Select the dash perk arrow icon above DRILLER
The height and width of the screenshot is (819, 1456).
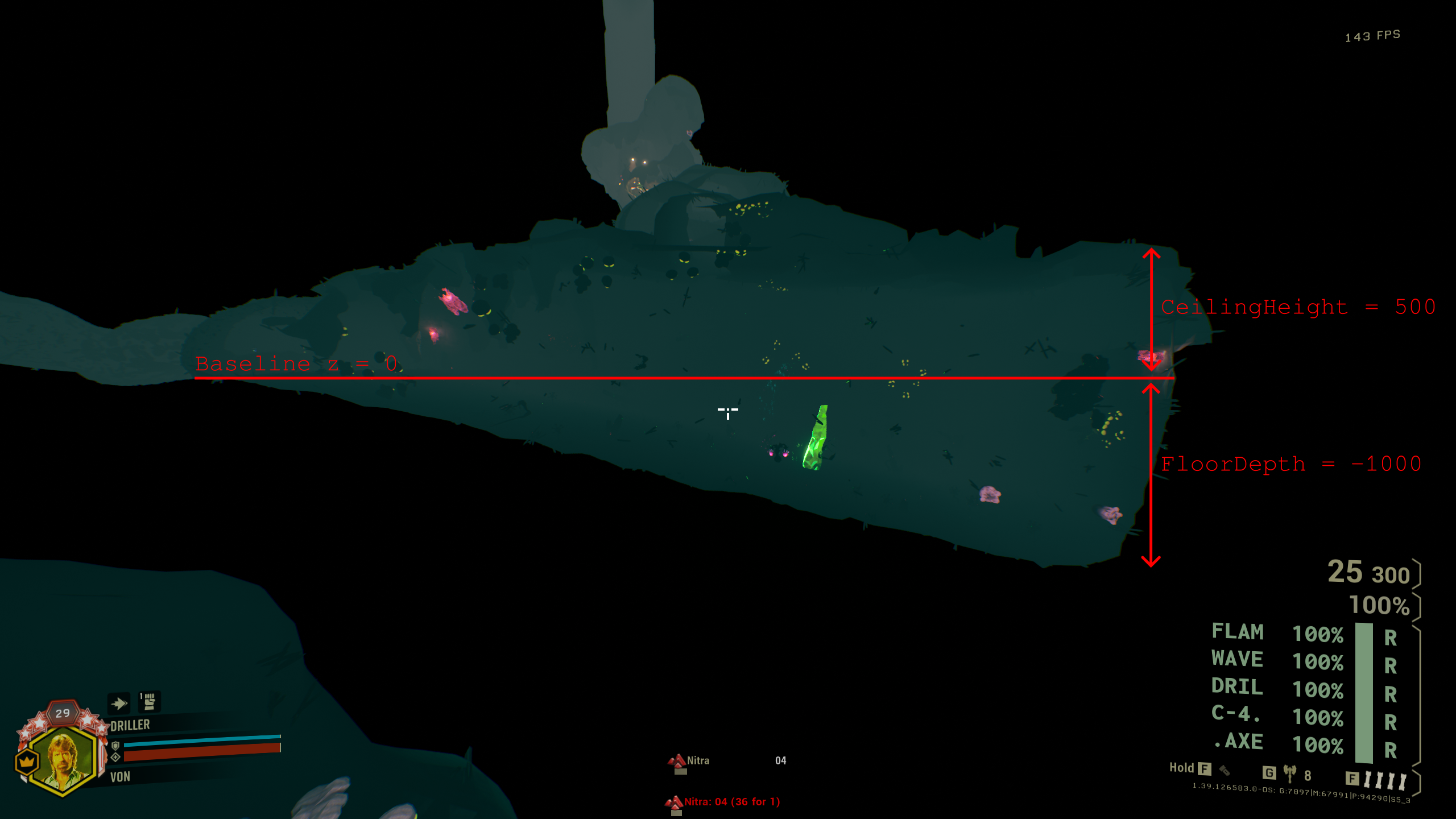tap(119, 704)
